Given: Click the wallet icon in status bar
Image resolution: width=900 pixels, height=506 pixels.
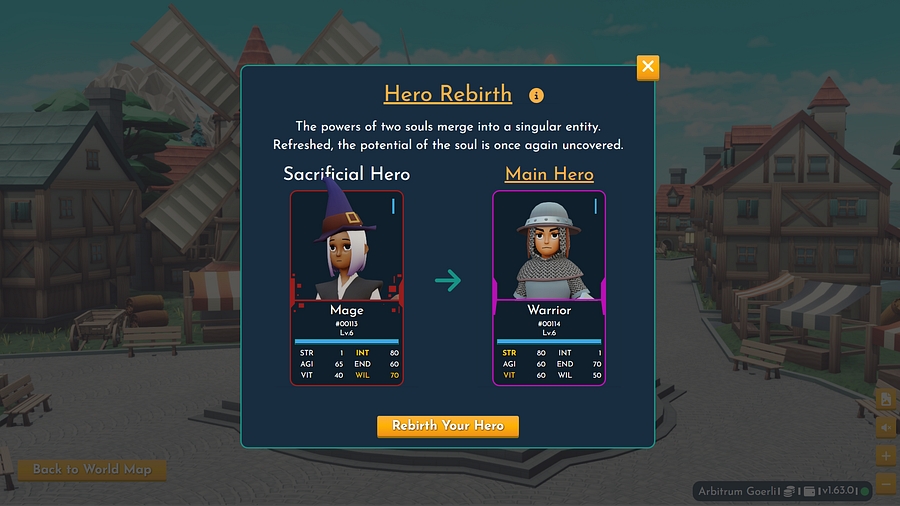Looking at the screenshot, I should click(x=810, y=491).
